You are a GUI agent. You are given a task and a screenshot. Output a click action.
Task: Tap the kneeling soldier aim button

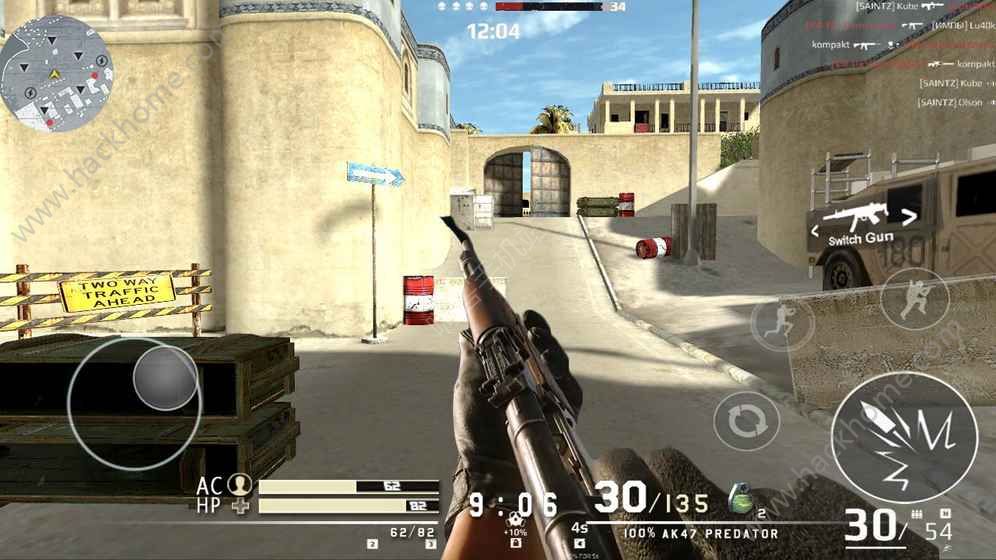pos(915,300)
